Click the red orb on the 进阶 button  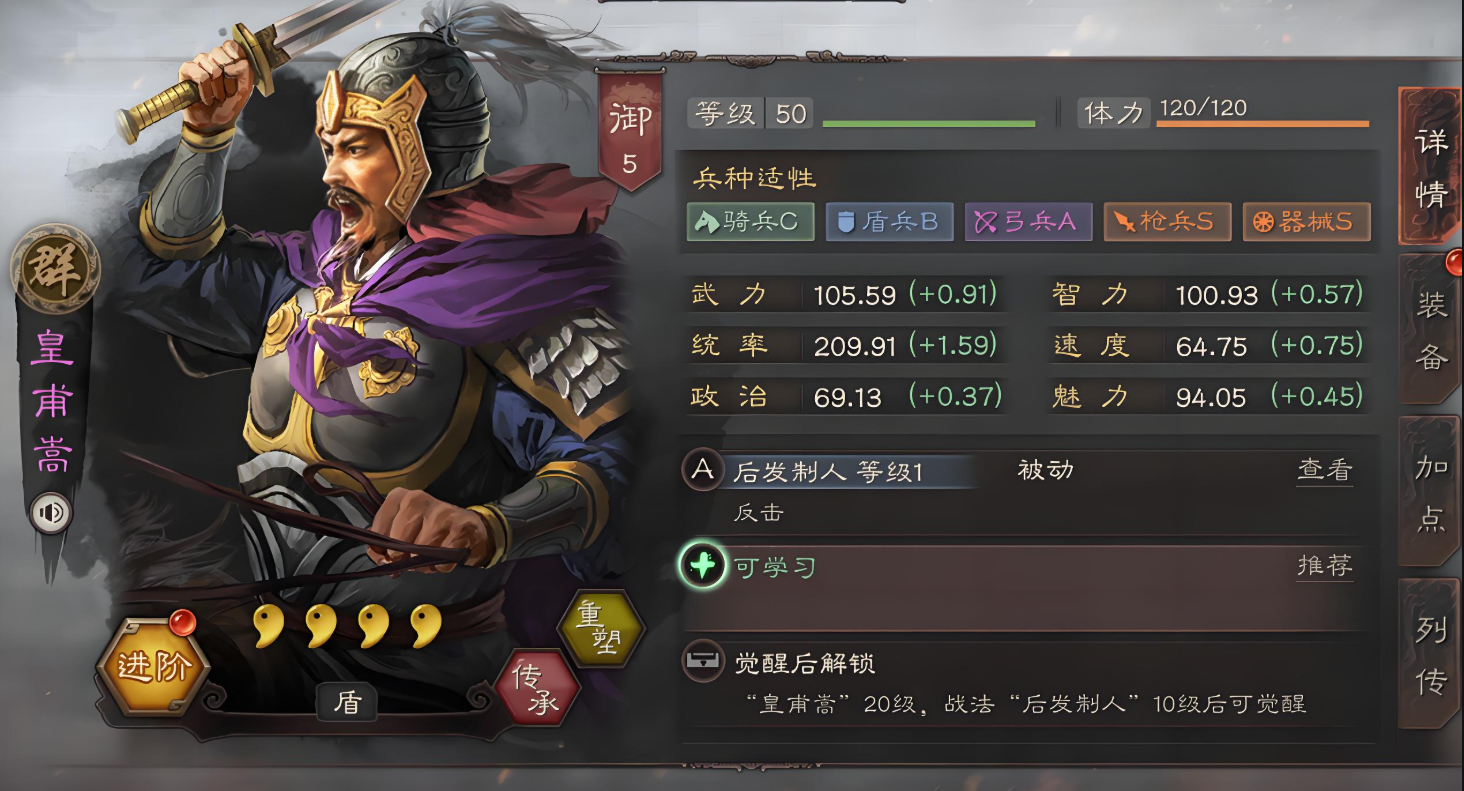pyautogui.click(x=181, y=622)
